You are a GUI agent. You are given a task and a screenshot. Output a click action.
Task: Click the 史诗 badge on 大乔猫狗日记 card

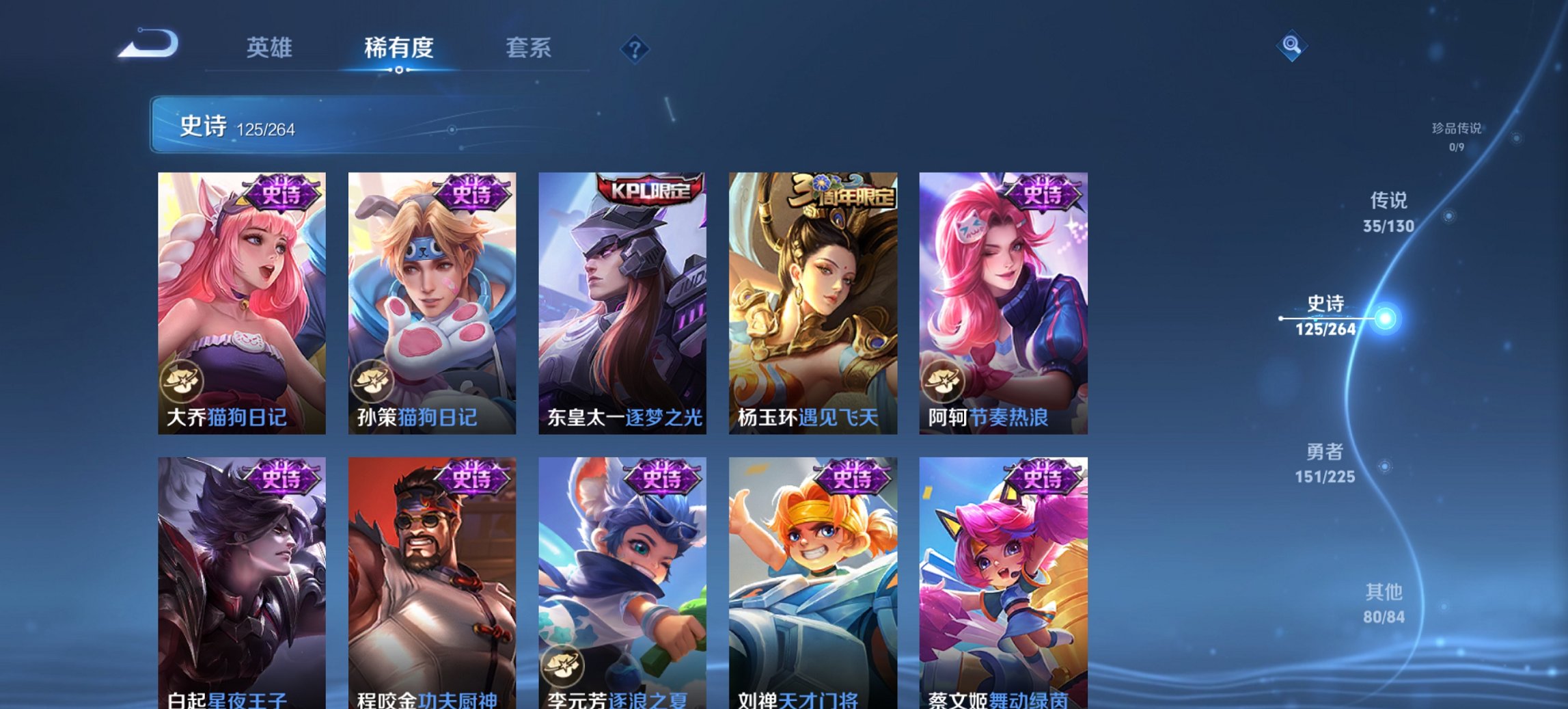coord(284,193)
